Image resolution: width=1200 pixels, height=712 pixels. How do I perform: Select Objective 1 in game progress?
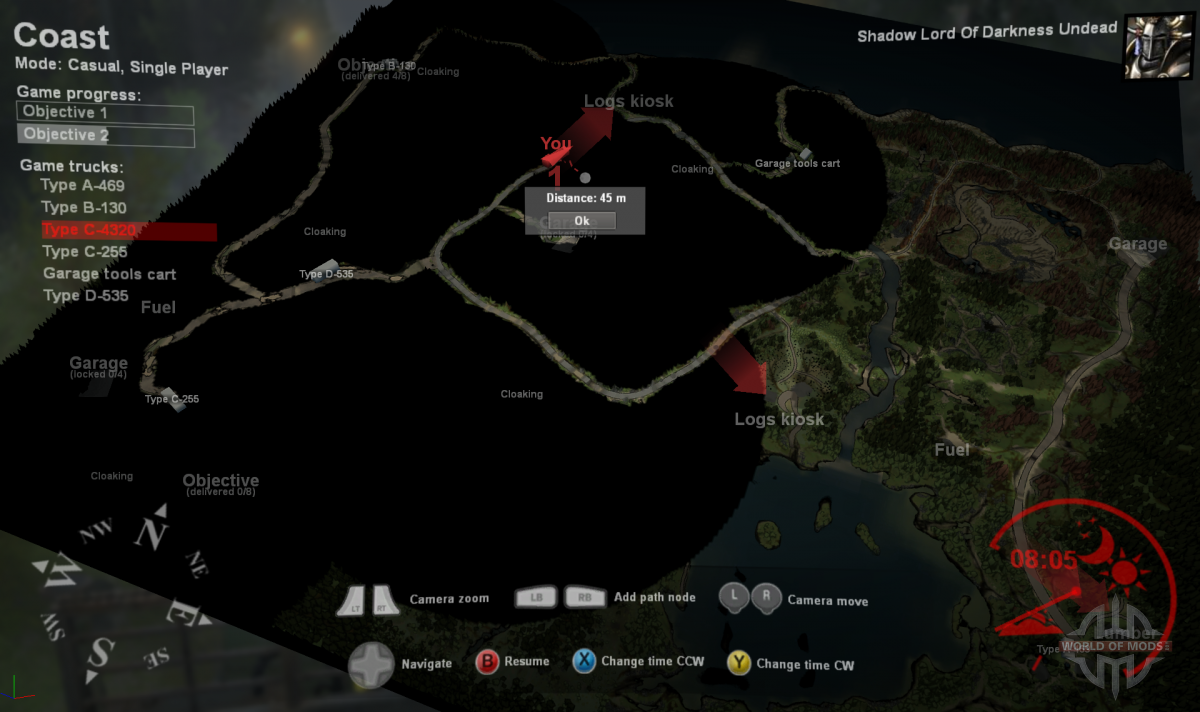click(105, 113)
